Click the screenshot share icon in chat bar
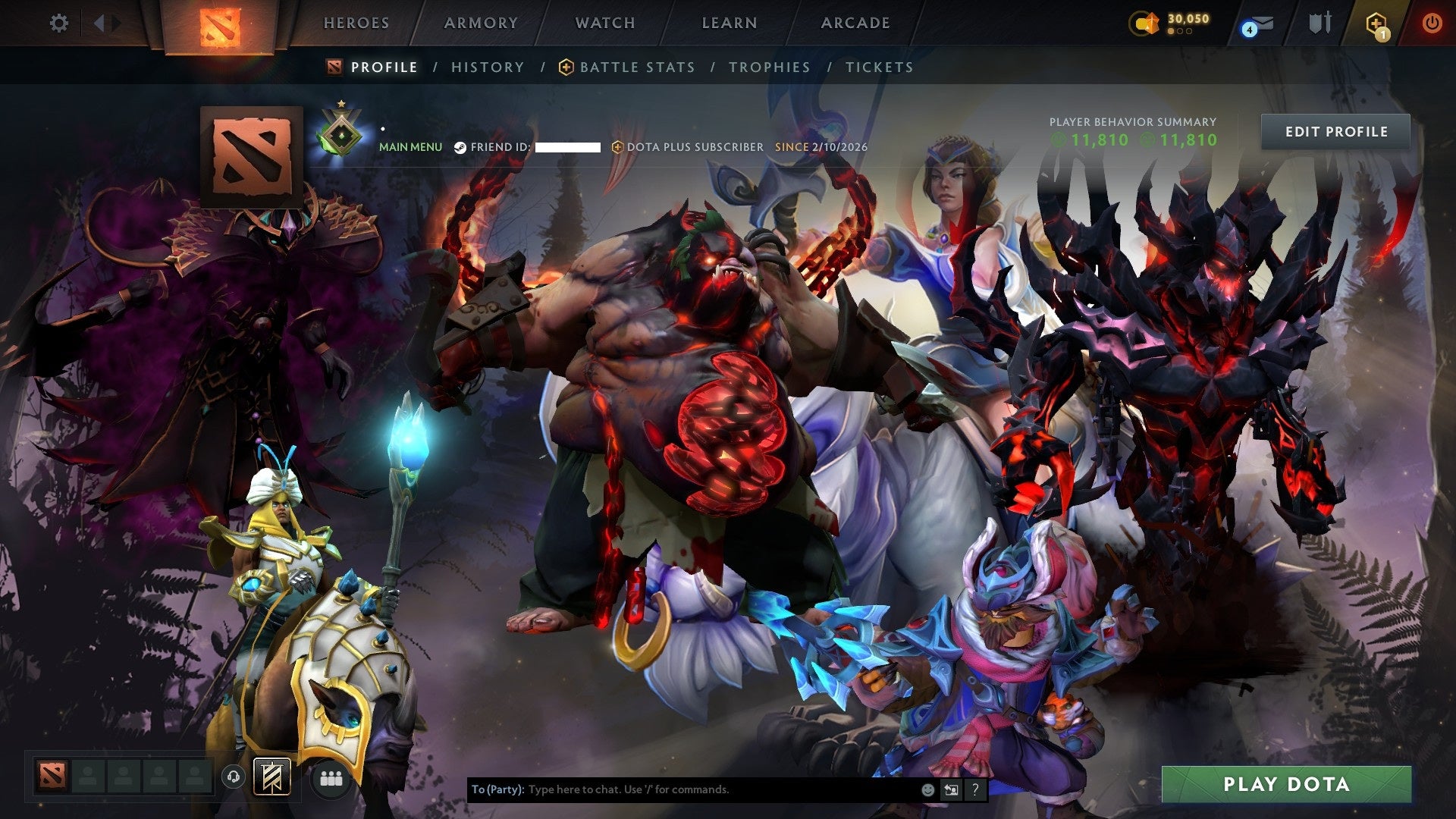The image size is (1456, 819). coord(952,789)
